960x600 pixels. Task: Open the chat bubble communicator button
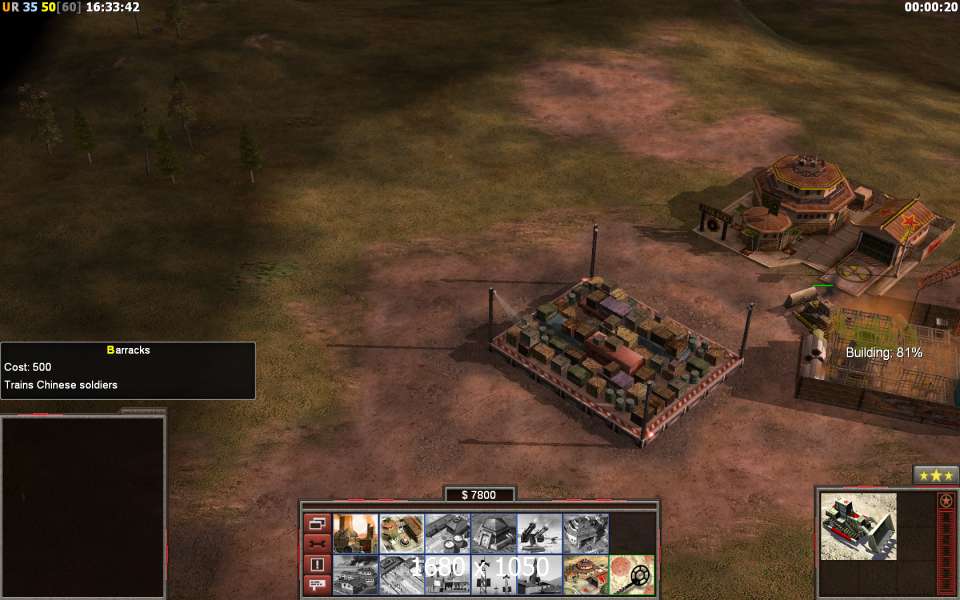317,583
